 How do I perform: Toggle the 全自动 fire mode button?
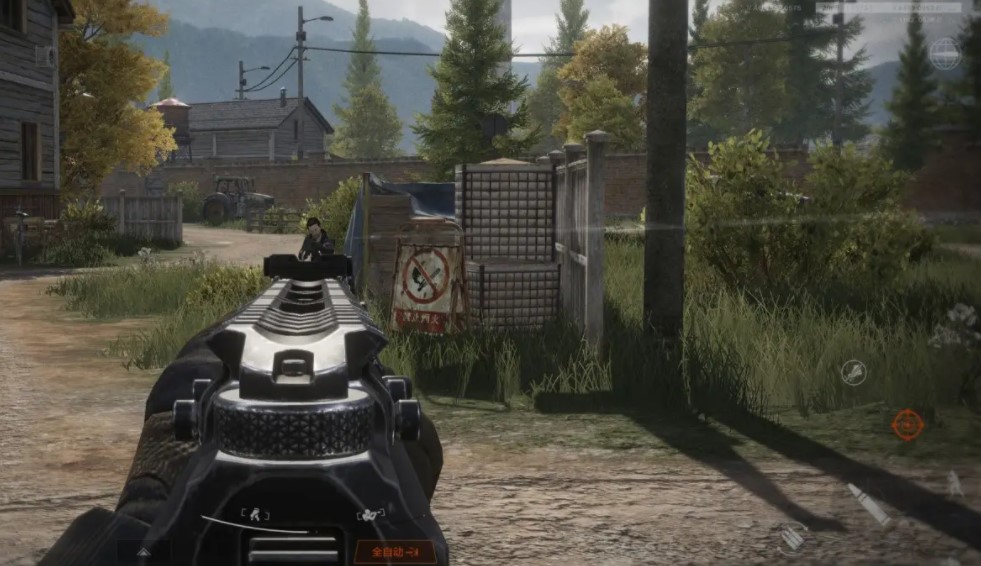(395, 551)
